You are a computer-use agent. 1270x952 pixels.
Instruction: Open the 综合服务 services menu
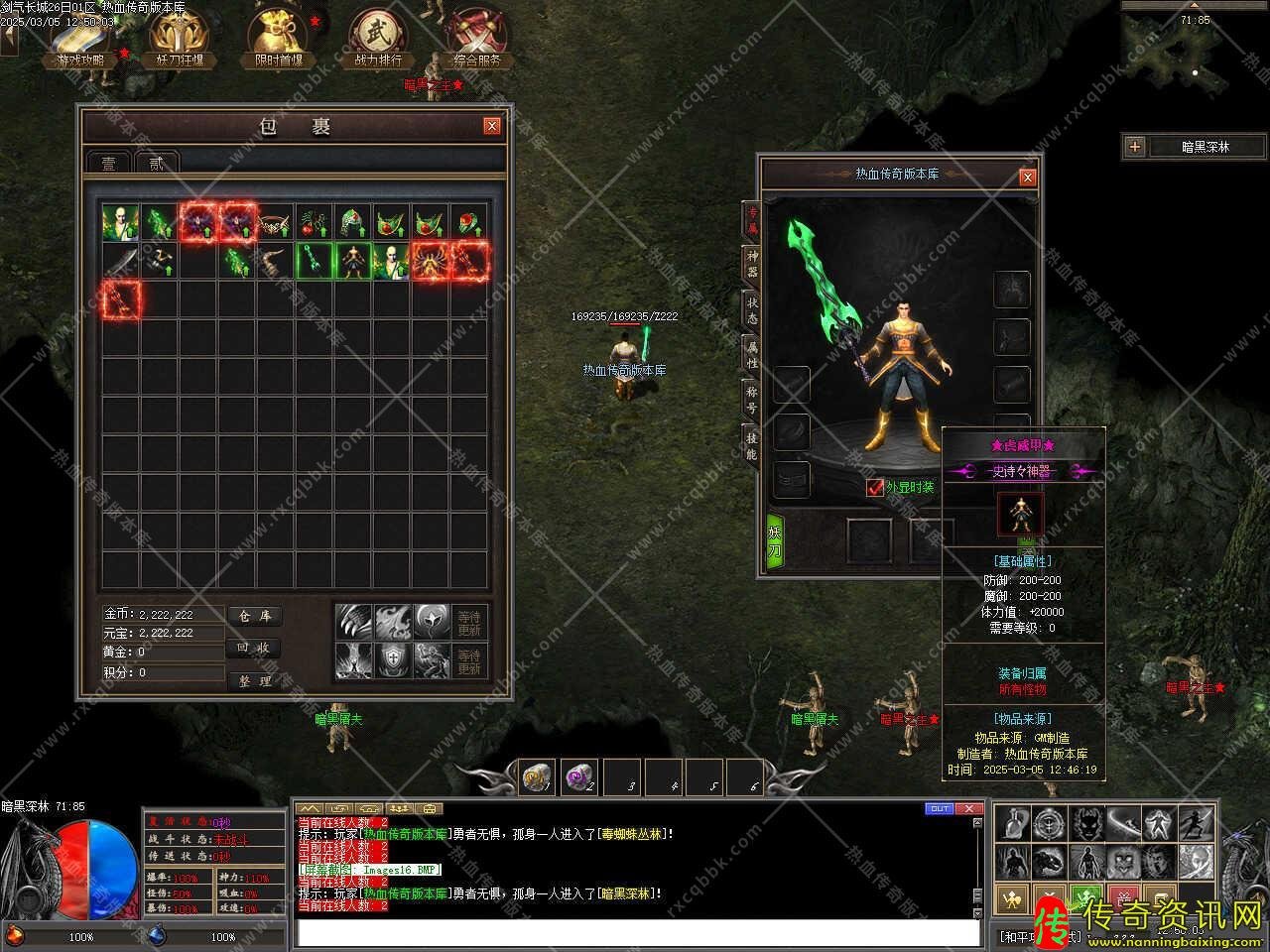477,38
